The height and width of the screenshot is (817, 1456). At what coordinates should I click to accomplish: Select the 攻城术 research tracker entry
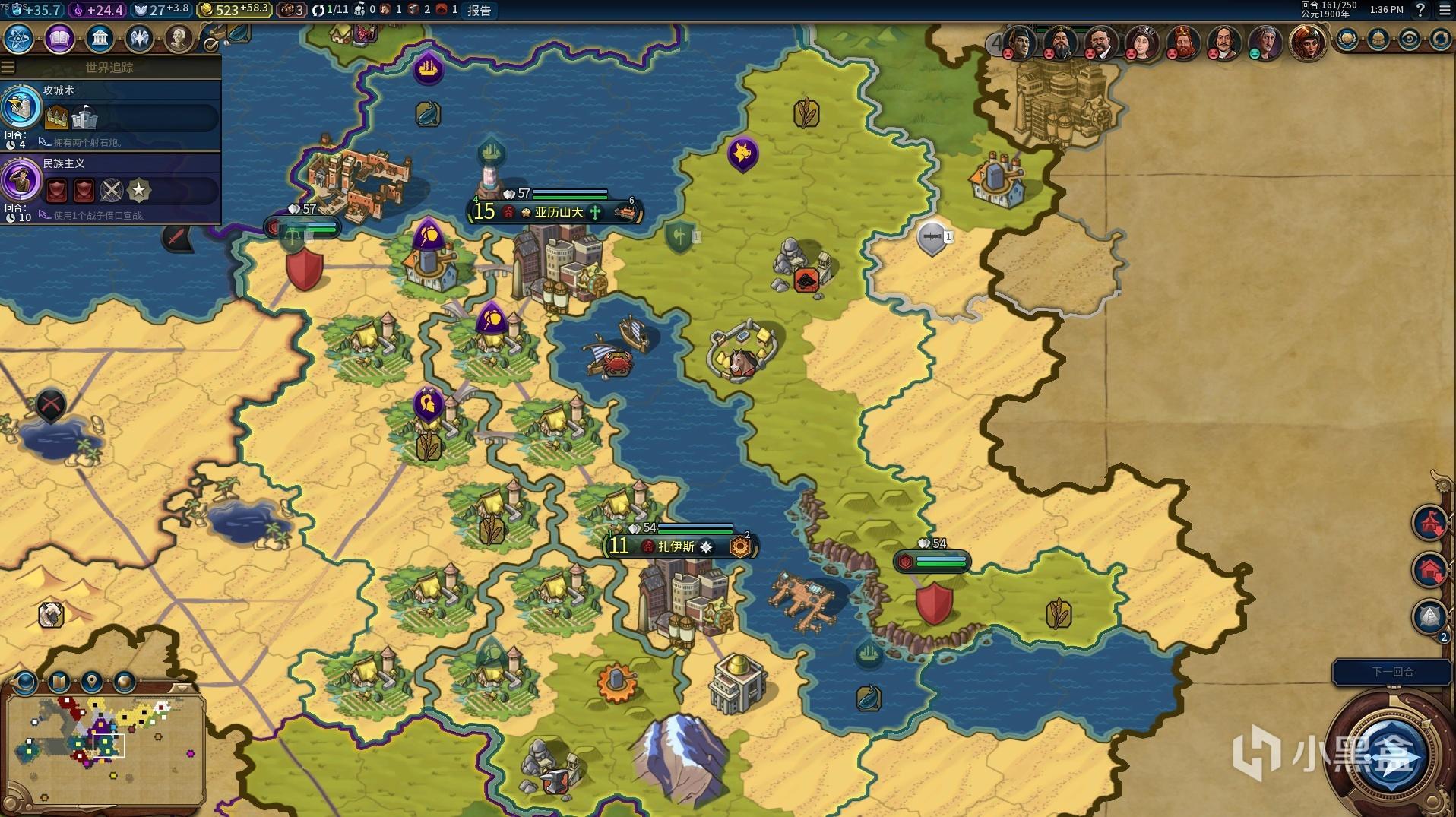pyautogui.click(x=110, y=112)
